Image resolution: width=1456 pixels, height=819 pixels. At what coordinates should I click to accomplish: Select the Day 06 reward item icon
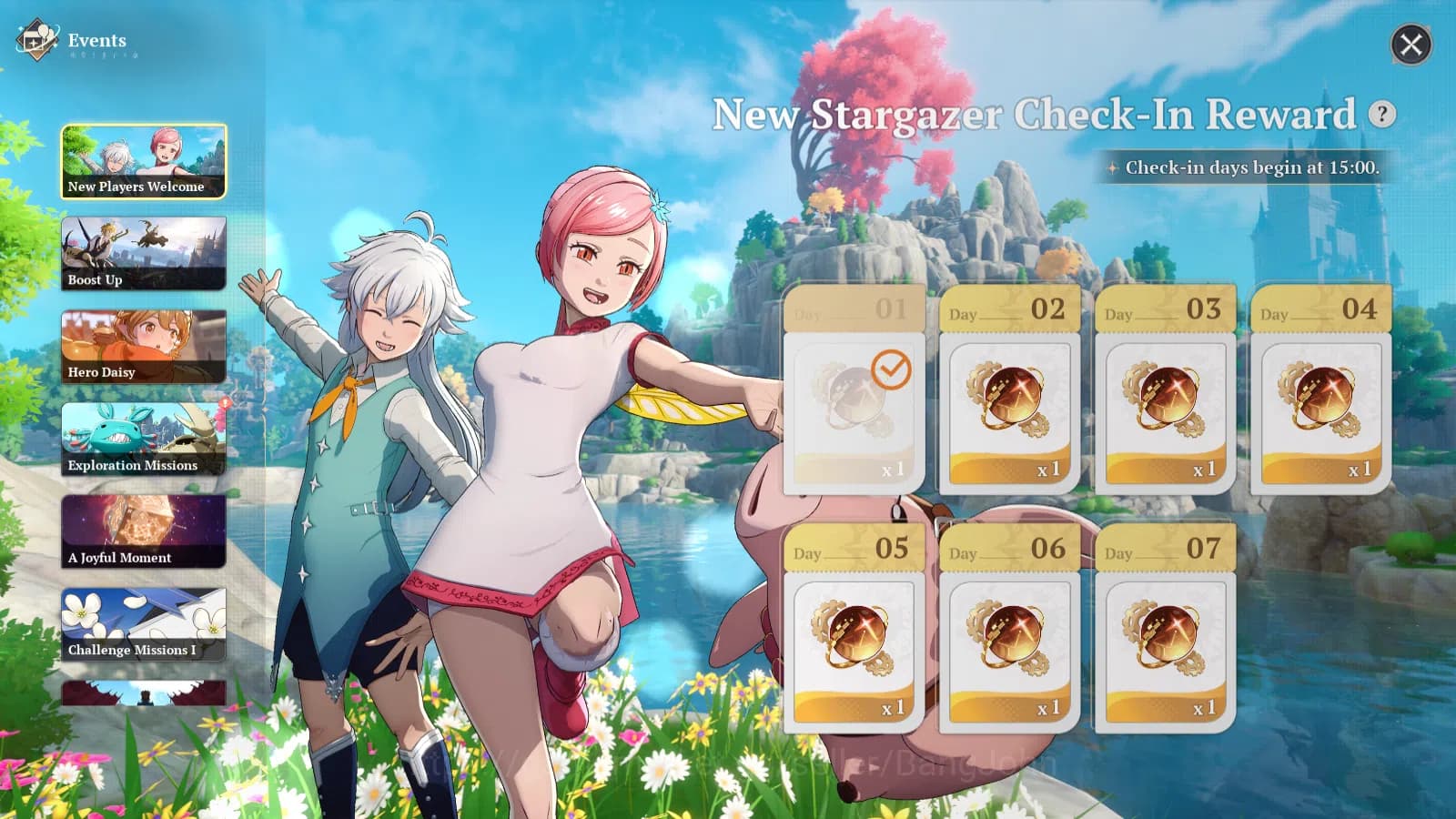tap(1006, 637)
